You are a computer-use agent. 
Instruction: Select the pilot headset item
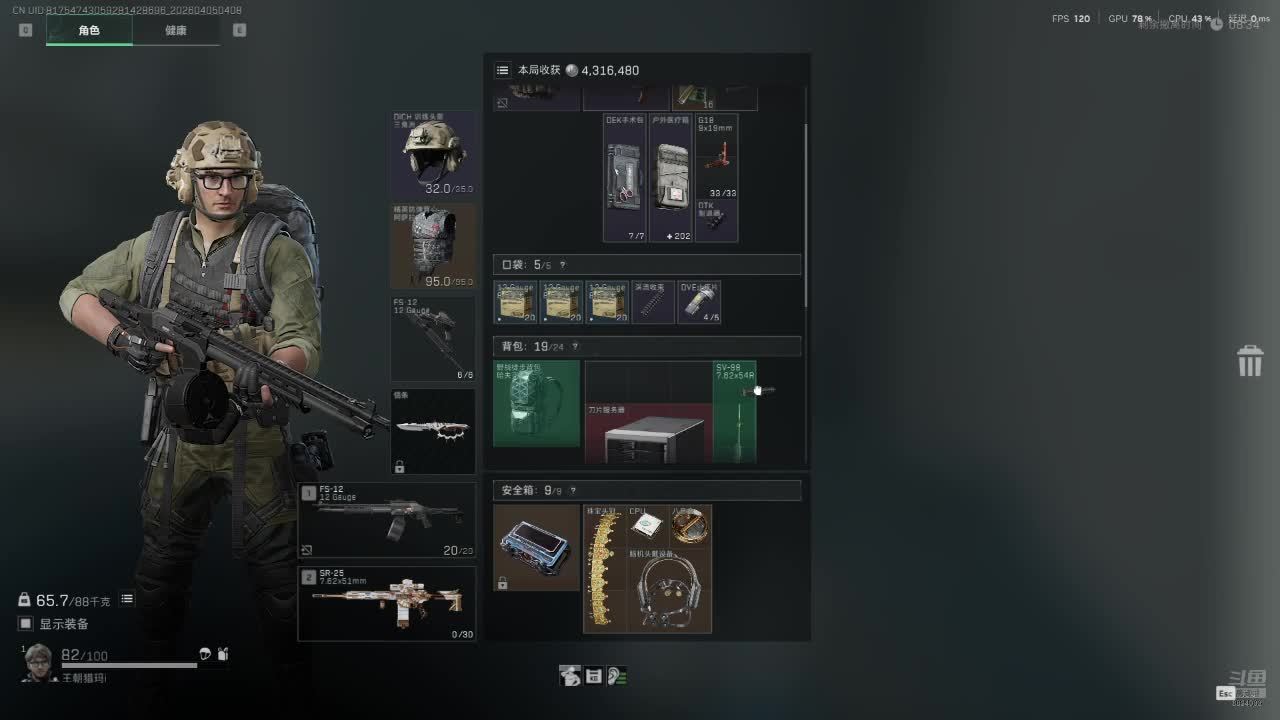point(669,590)
